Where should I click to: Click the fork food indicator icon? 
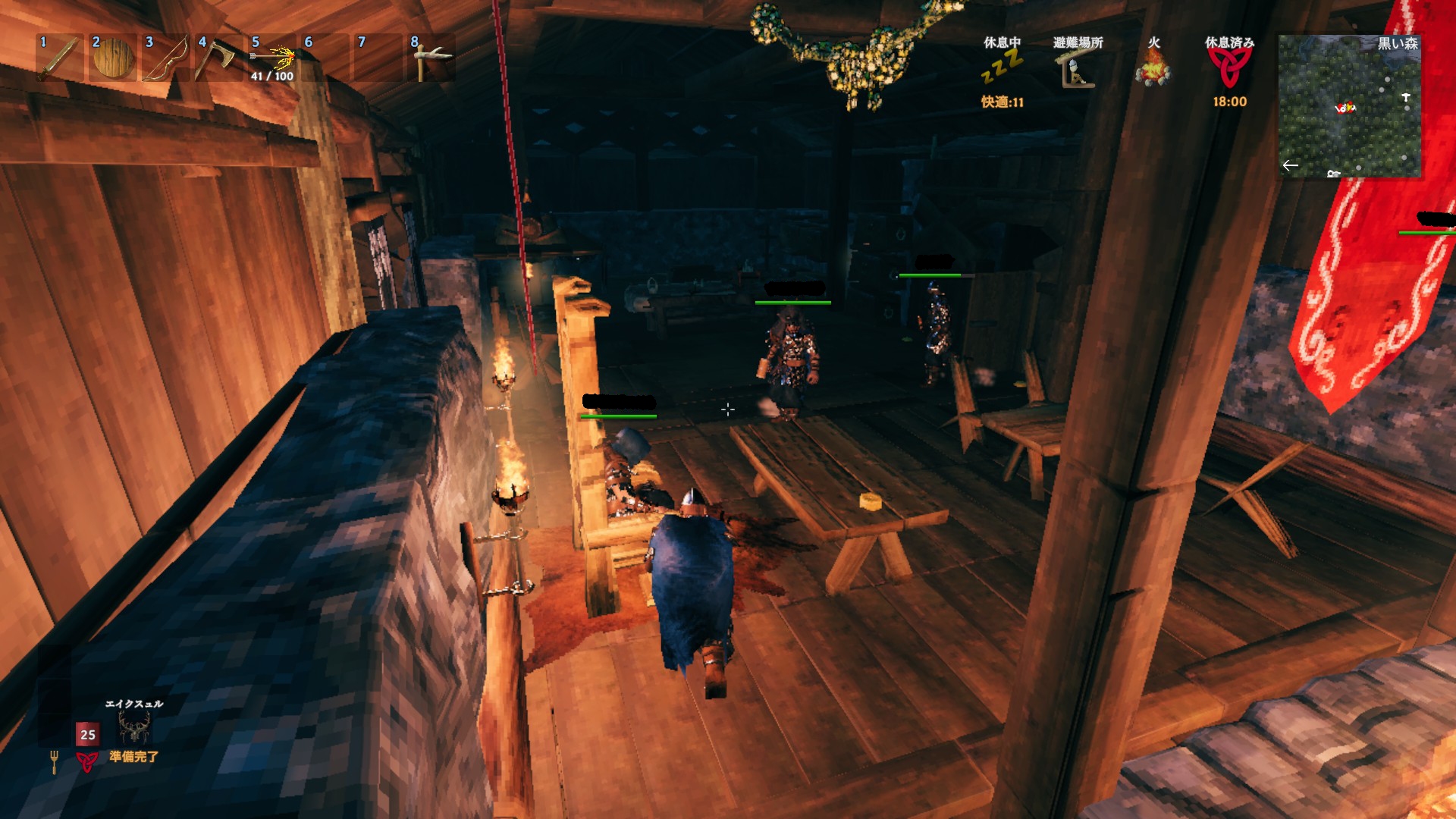[x=54, y=761]
